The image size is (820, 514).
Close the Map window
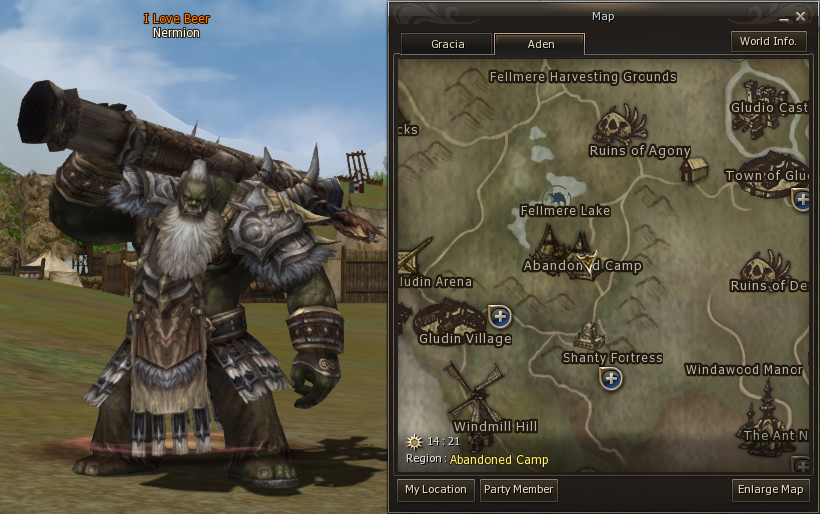click(801, 16)
